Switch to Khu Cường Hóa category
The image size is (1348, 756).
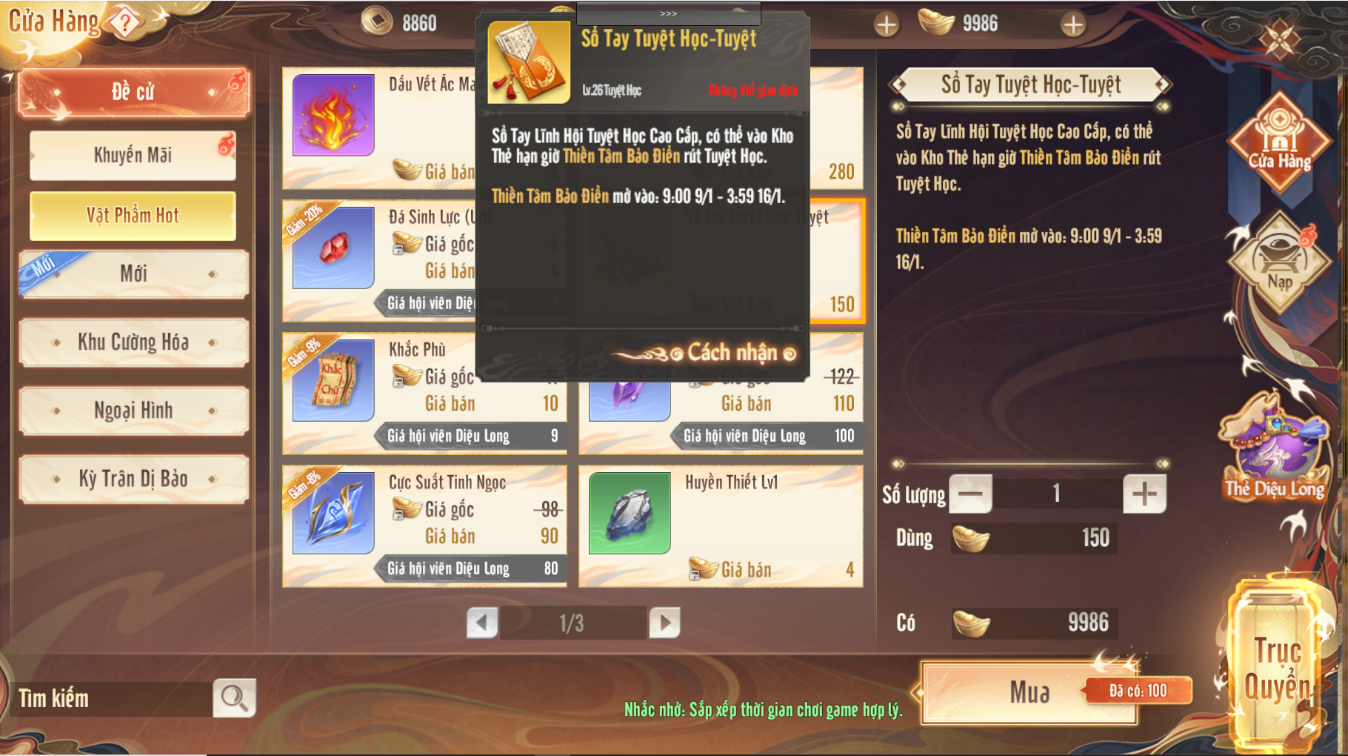pos(133,343)
